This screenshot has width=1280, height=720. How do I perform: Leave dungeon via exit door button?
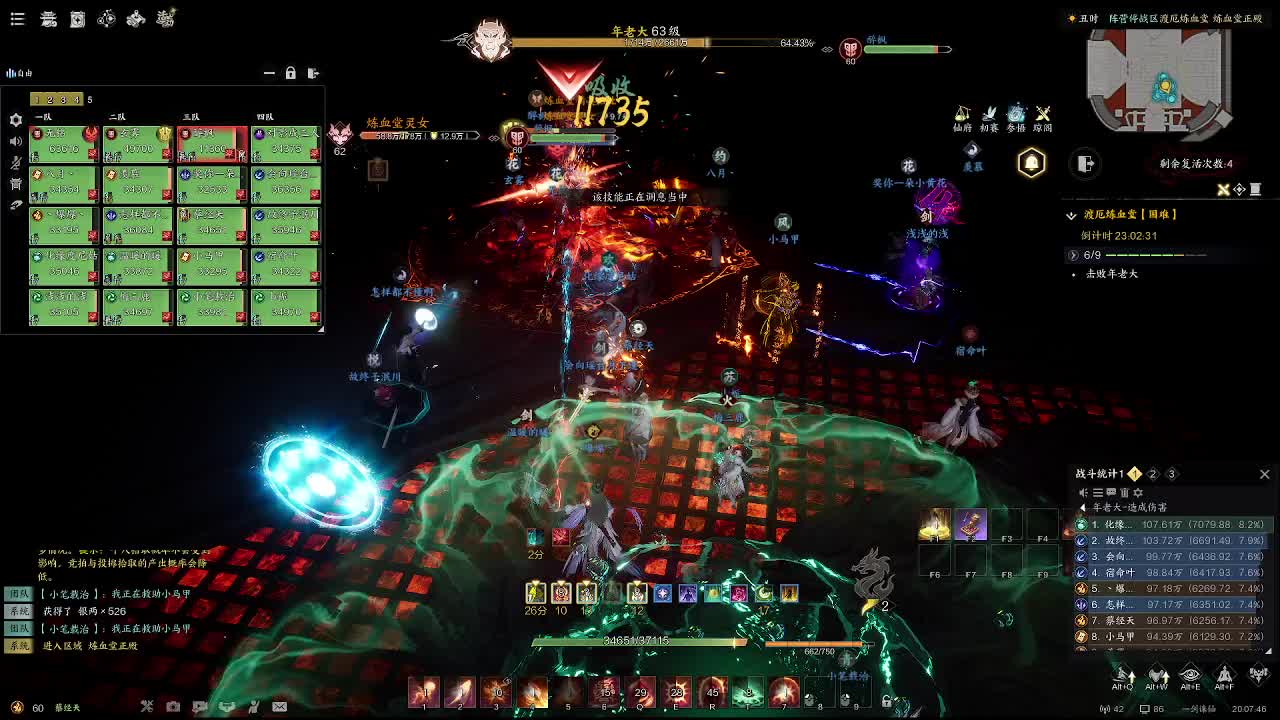[x=1086, y=163]
